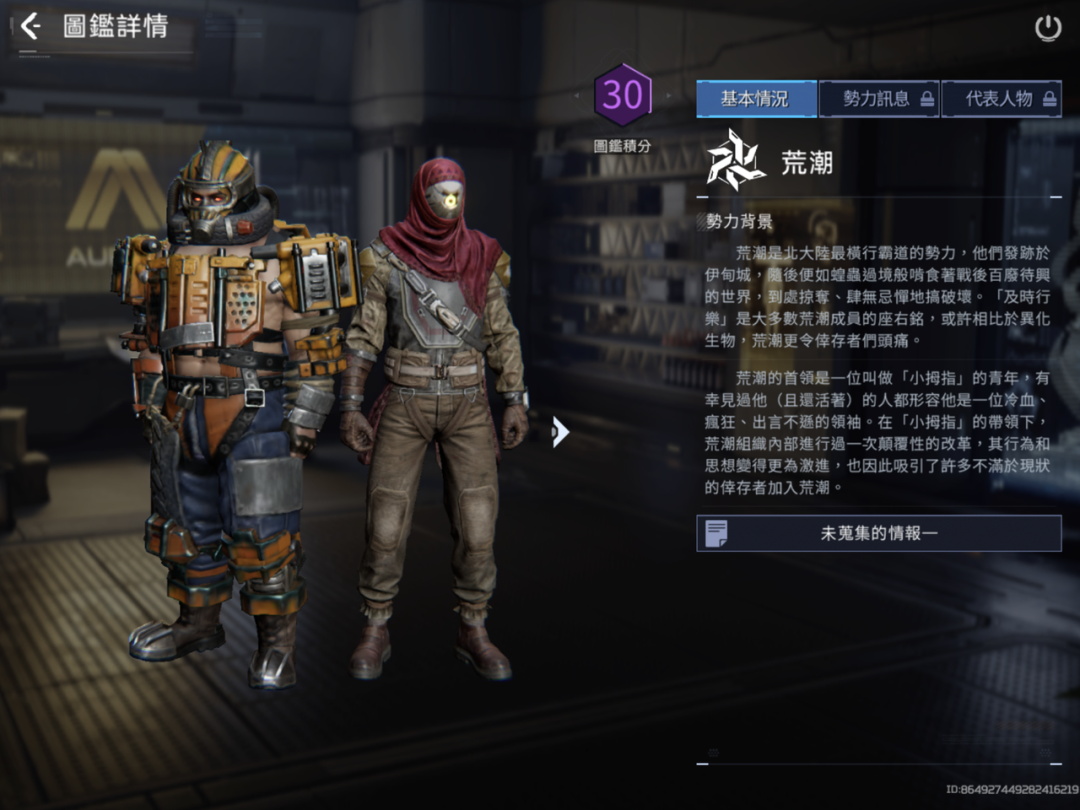Image resolution: width=1080 pixels, height=810 pixels.
Task: Click the white arrow beside the character models
Action: pyautogui.click(x=560, y=431)
